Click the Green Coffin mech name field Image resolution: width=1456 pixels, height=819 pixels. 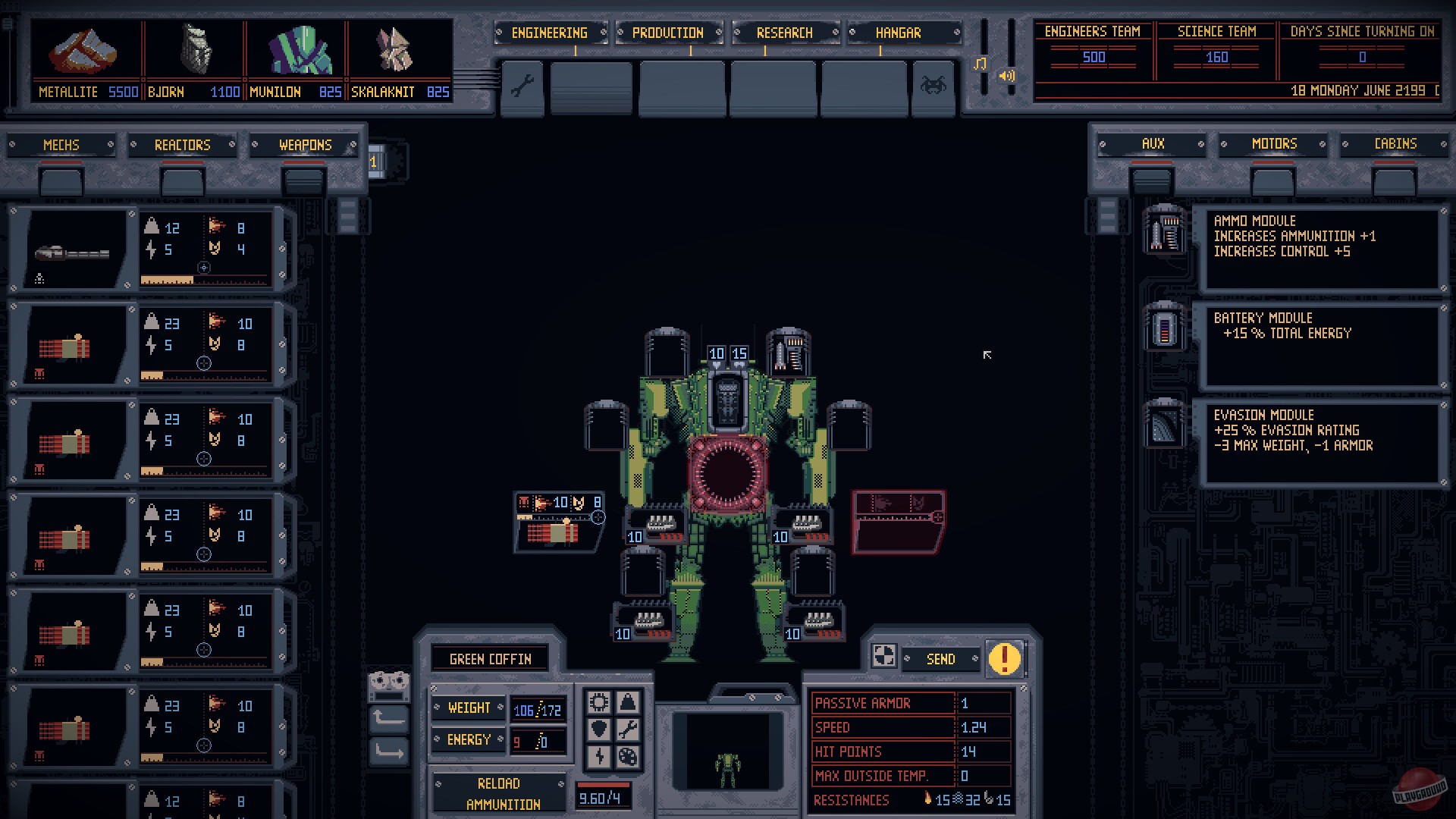pyautogui.click(x=490, y=658)
